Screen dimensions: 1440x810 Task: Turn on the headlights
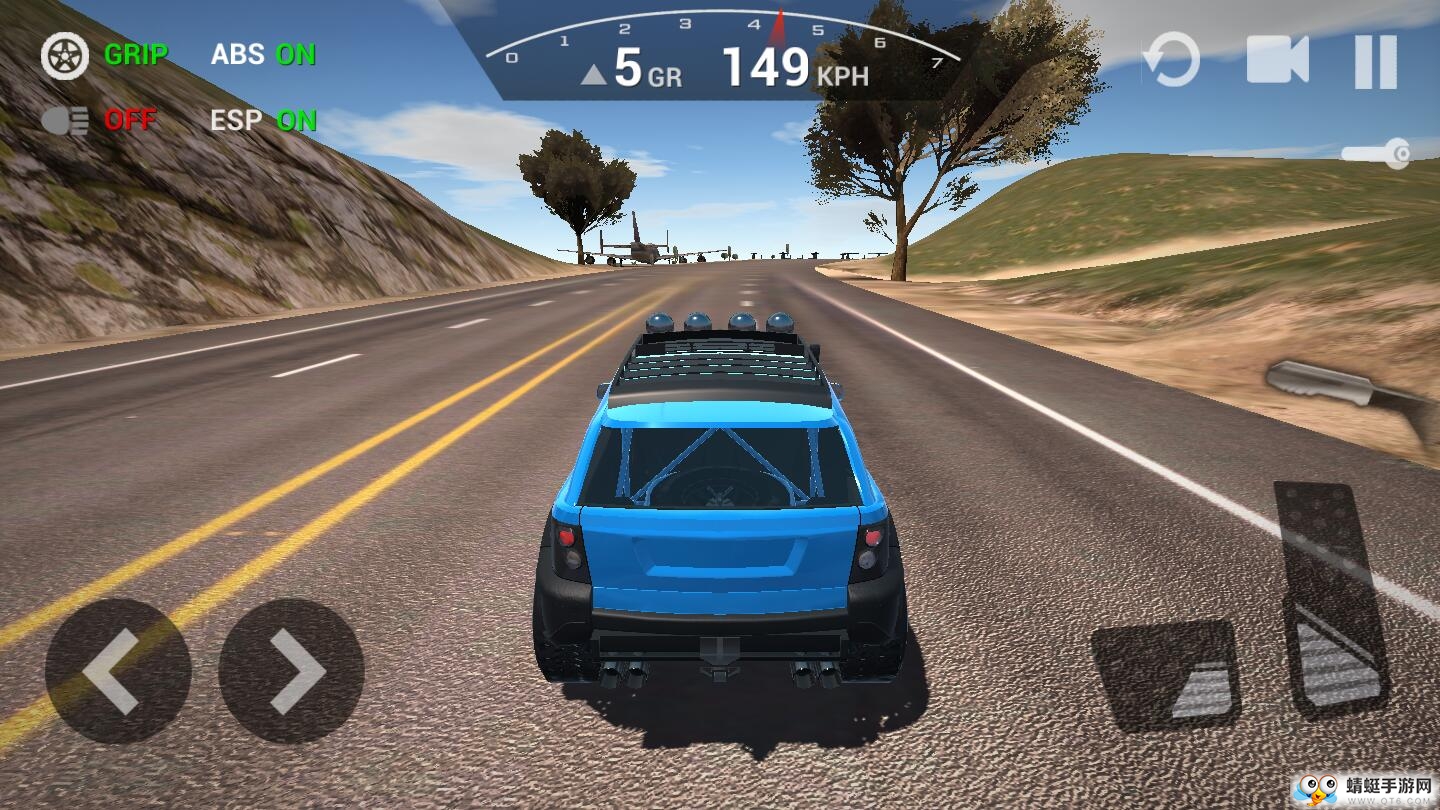click(x=99, y=121)
